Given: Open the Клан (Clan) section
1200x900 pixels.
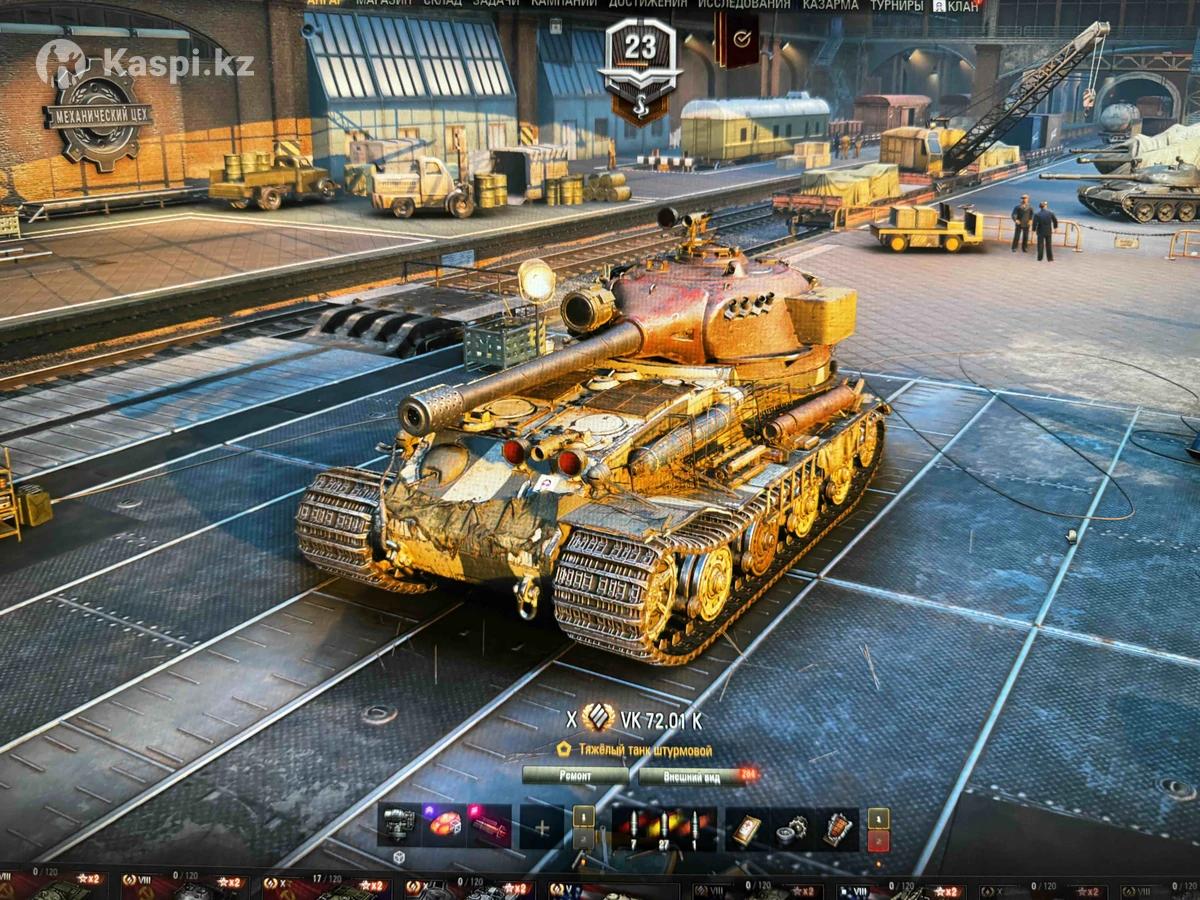Looking at the screenshot, I should tap(958, 5).
